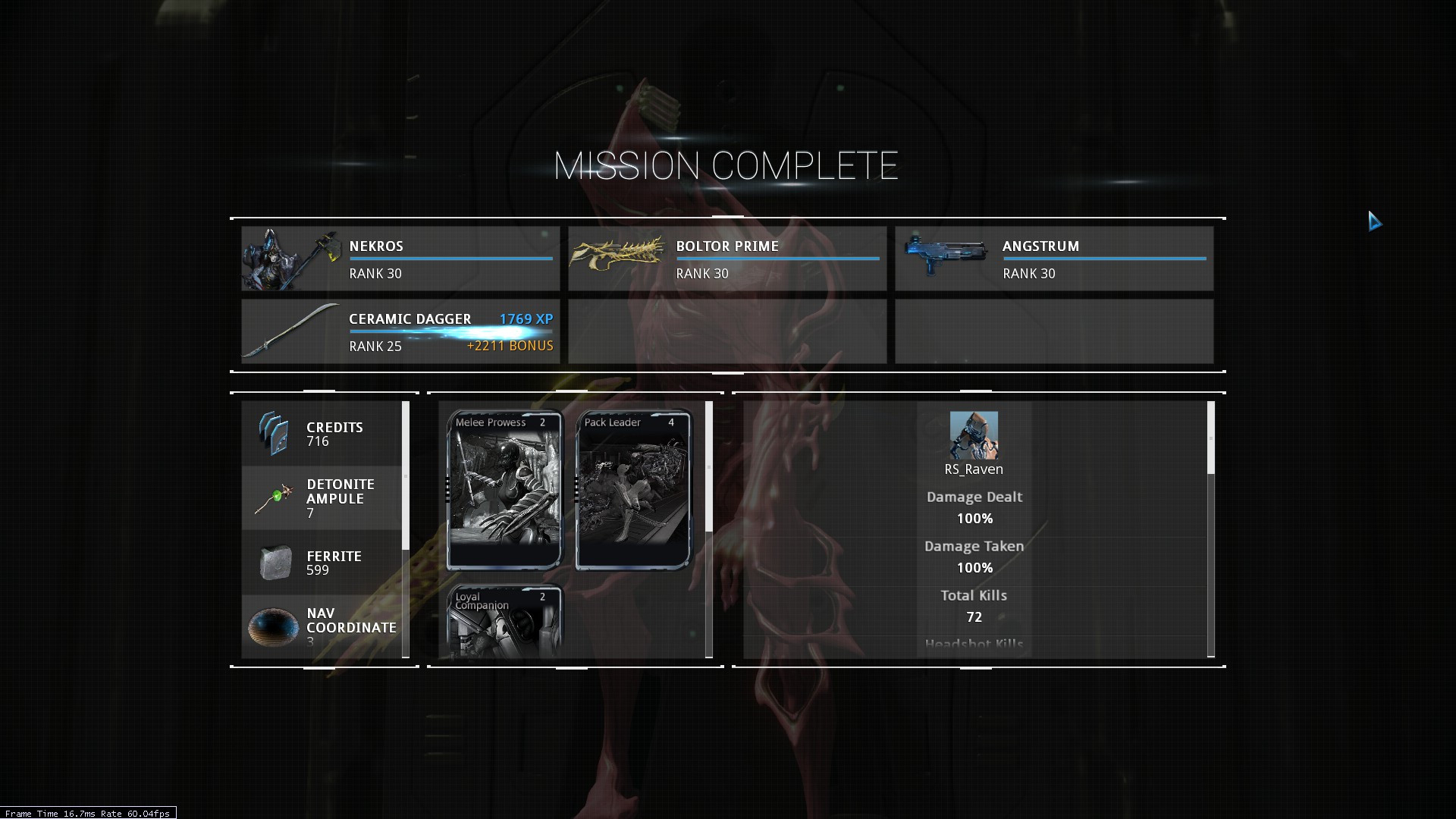This screenshot has height=819, width=1456.
Task: Choose the Pack Leader mod card
Action: point(634,490)
